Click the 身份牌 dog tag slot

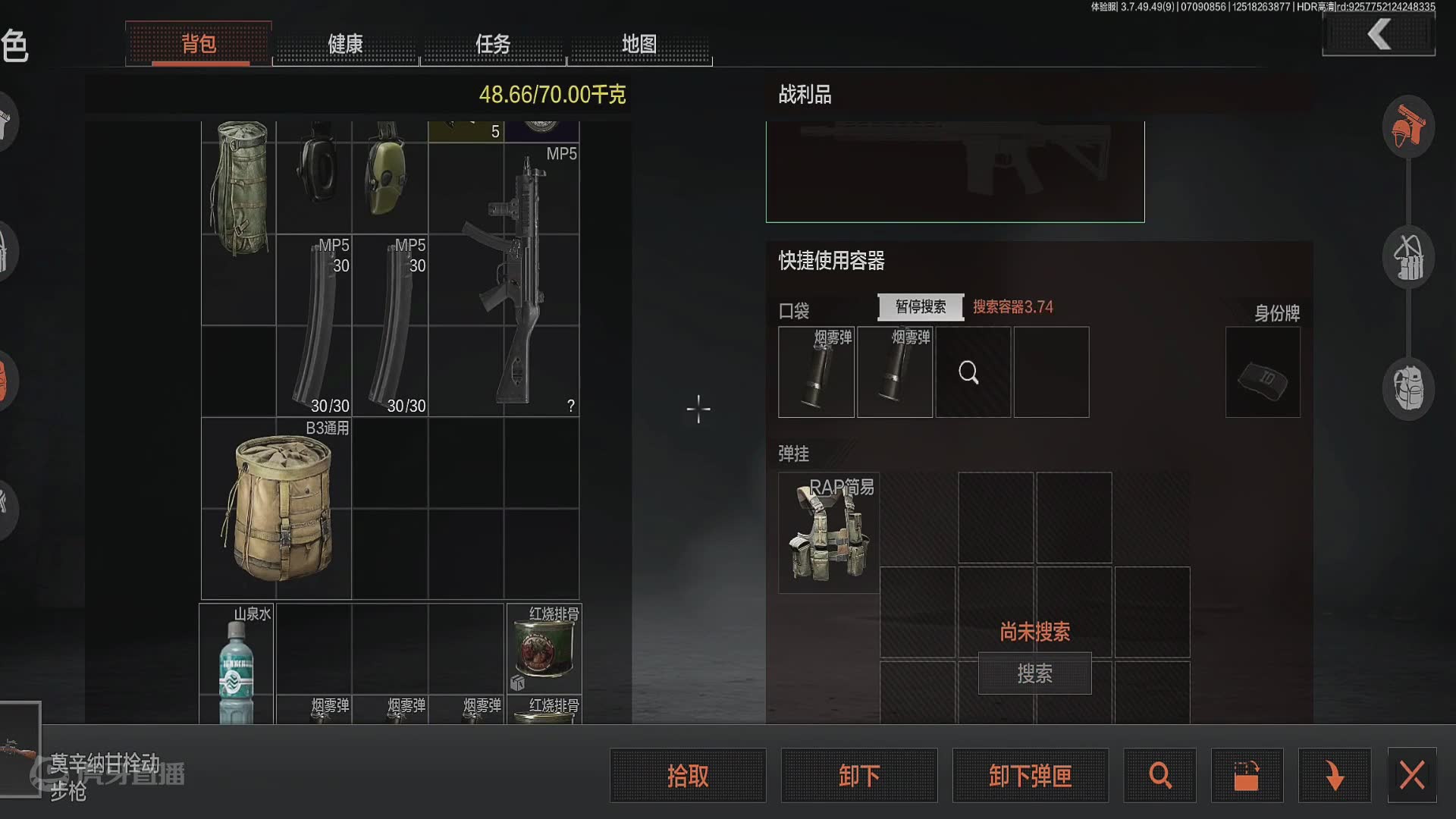(1263, 372)
